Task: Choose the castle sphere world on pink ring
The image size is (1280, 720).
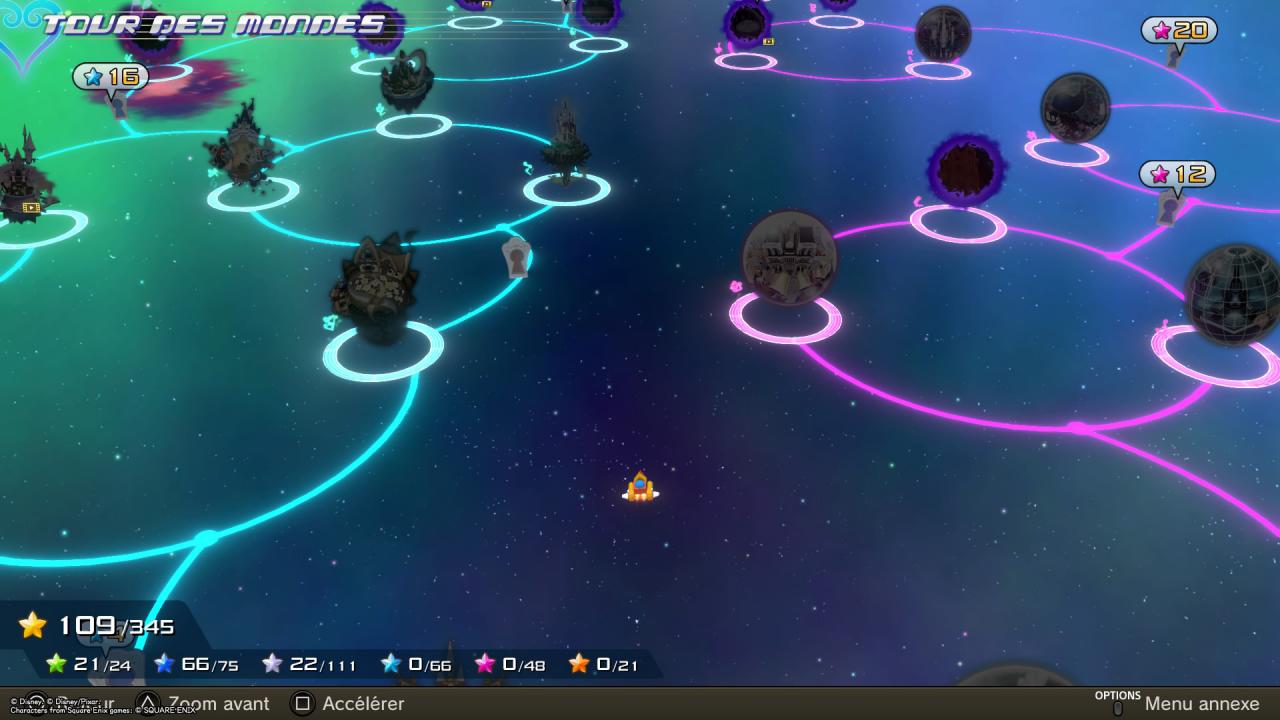Action: click(789, 257)
